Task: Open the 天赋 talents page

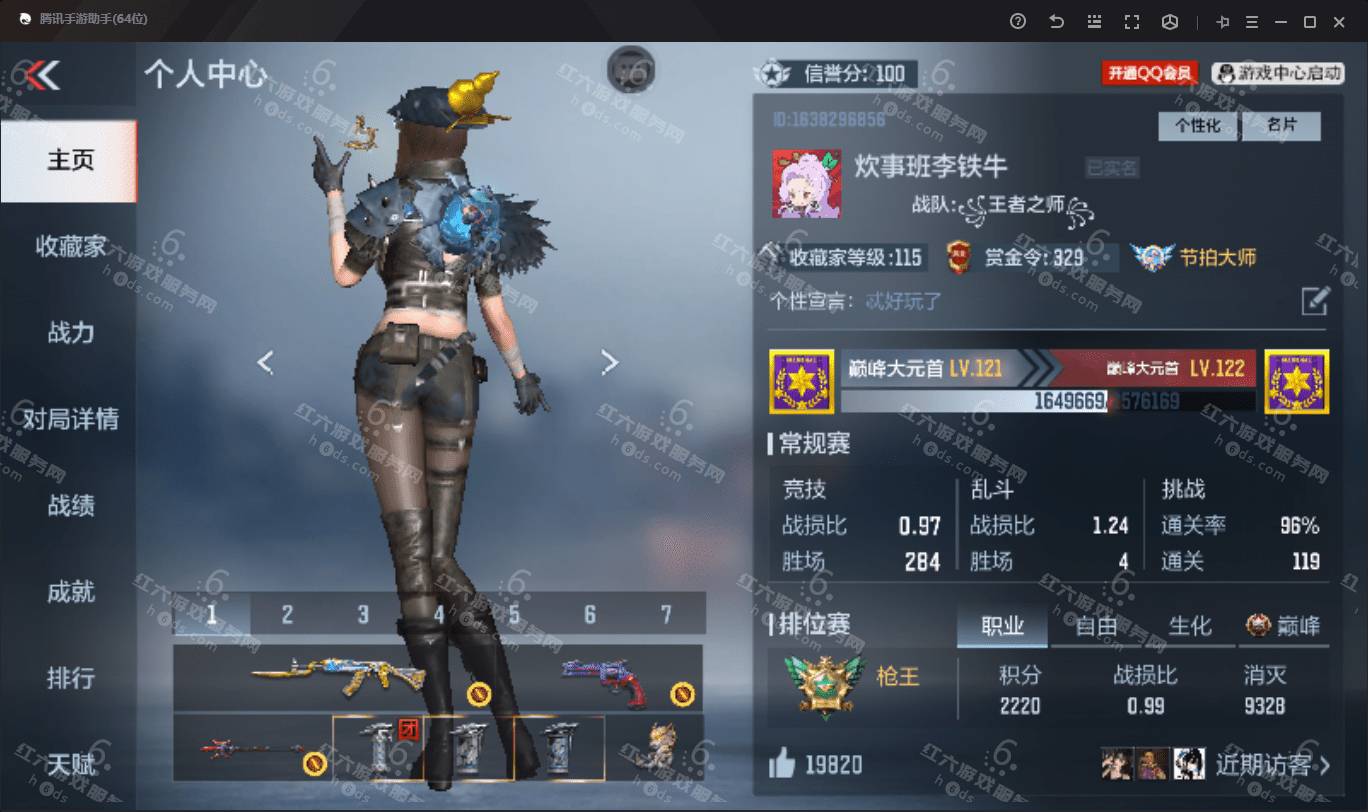Action: click(x=70, y=765)
